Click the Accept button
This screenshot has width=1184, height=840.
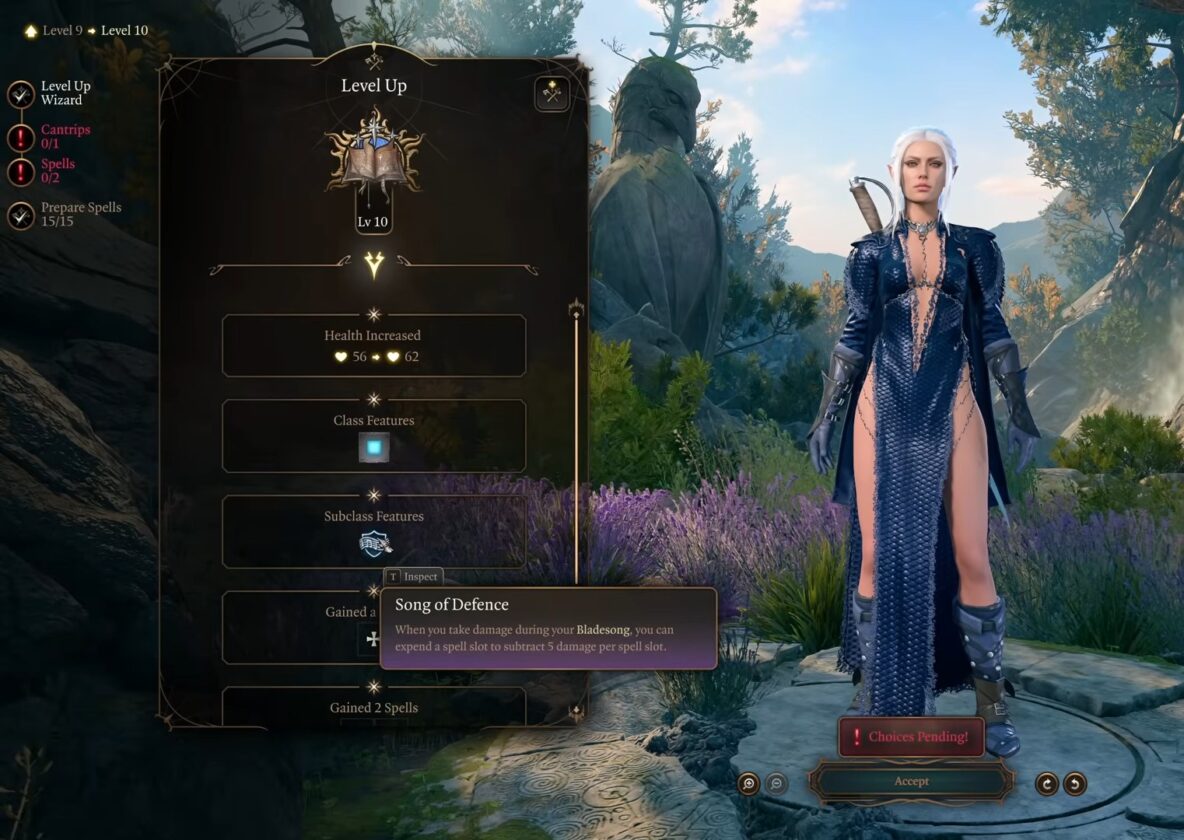(x=911, y=781)
